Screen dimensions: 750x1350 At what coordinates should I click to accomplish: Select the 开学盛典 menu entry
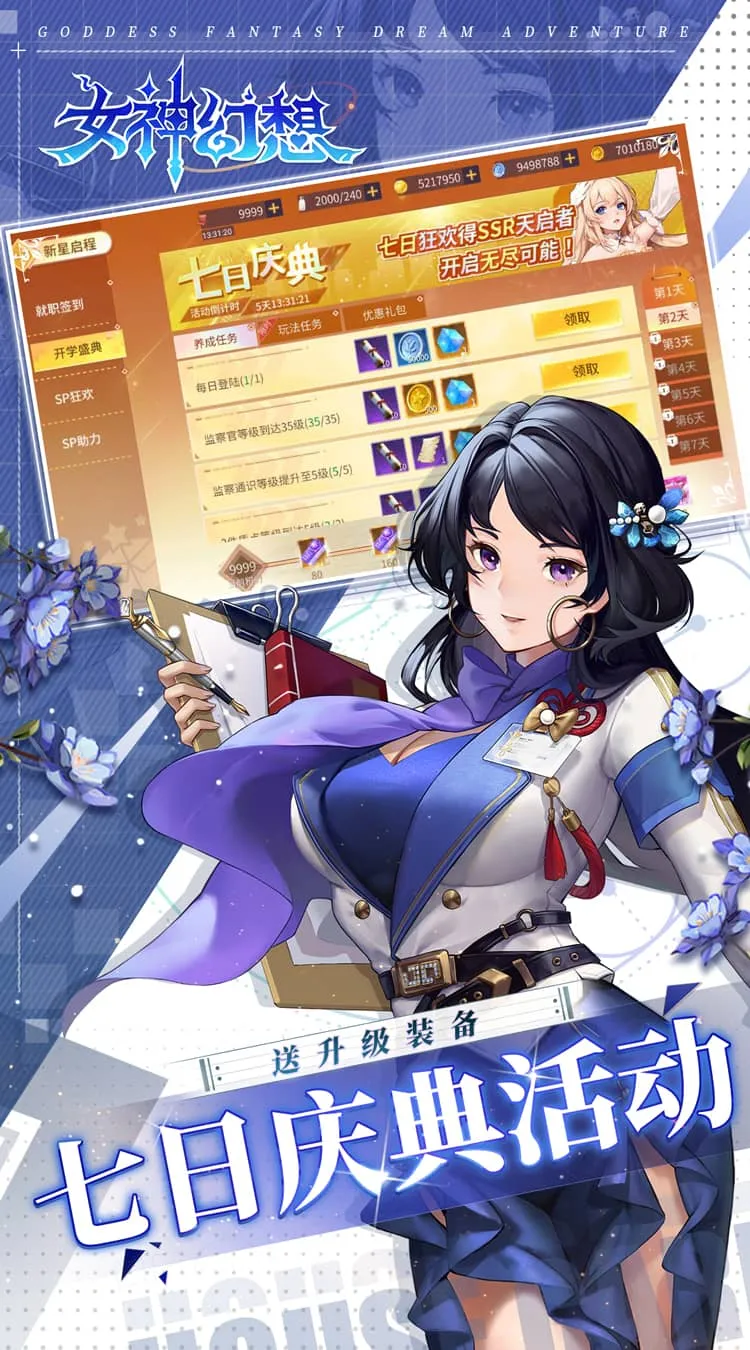pyautogui.click(x=78, y=352)
